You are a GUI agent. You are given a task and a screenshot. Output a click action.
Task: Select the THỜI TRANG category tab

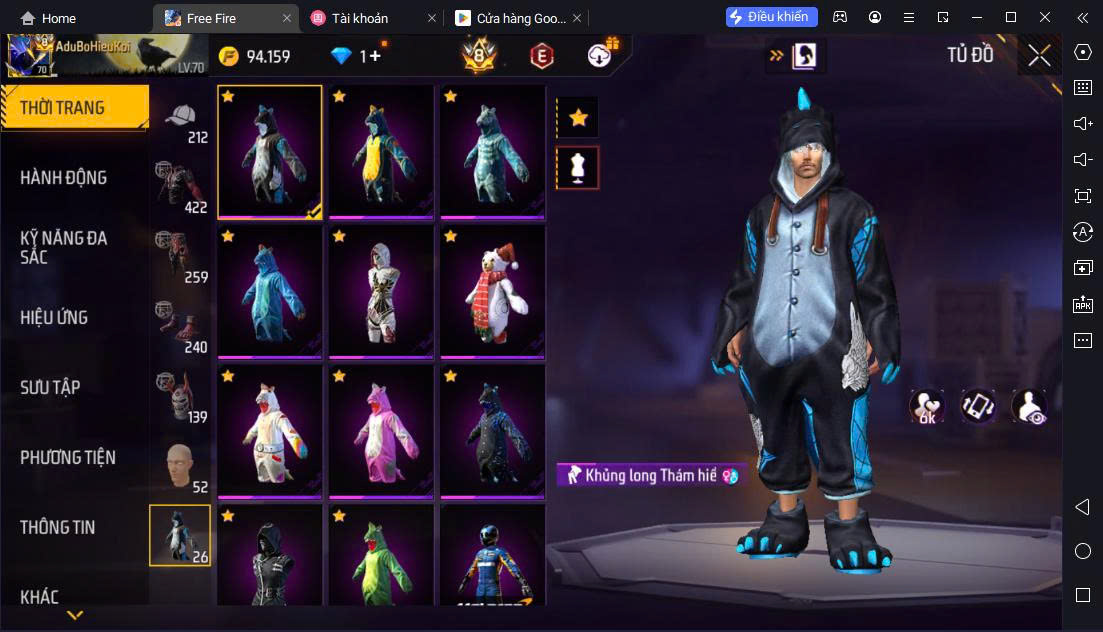(74, 108)
